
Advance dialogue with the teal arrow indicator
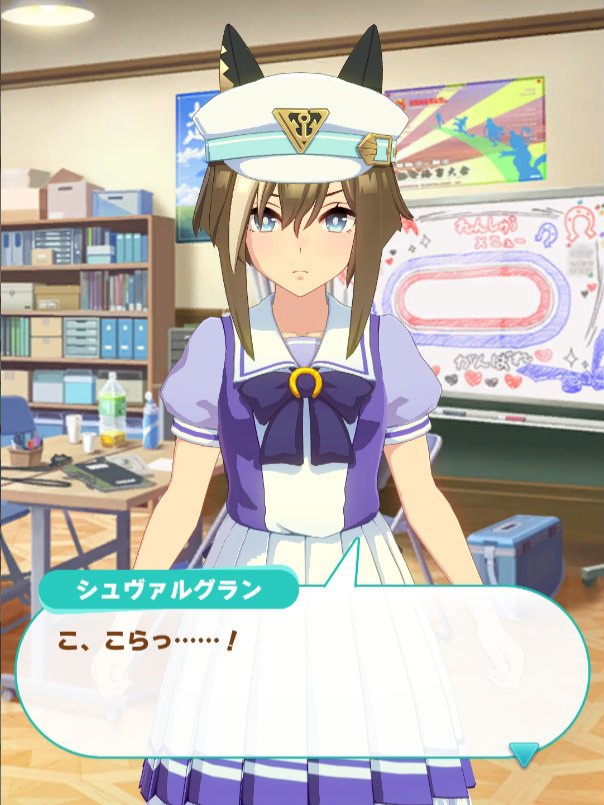tap(523, 753)
